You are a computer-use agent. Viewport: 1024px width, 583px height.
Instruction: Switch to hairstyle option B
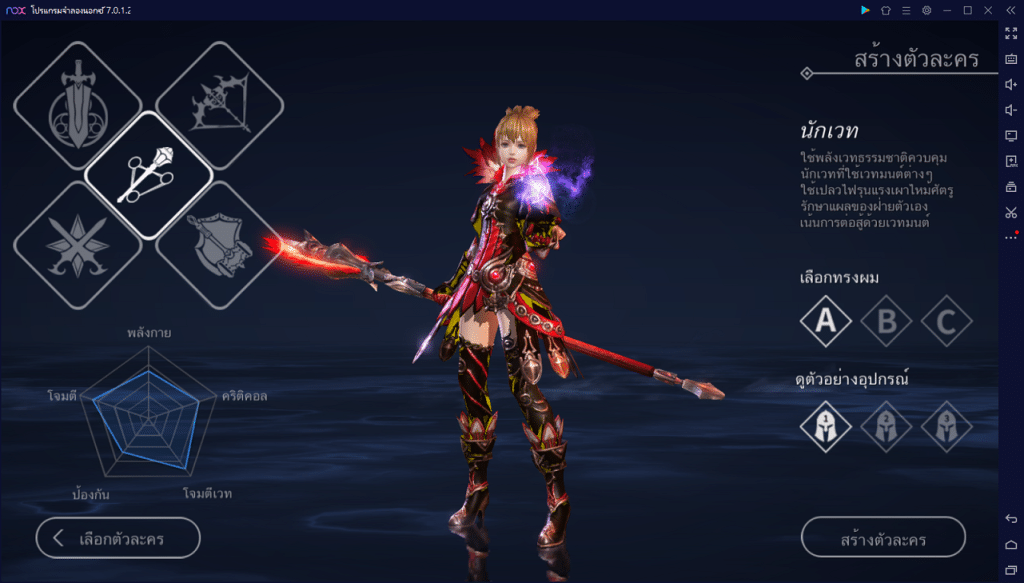pyautogui.click(x=887, y=321)
